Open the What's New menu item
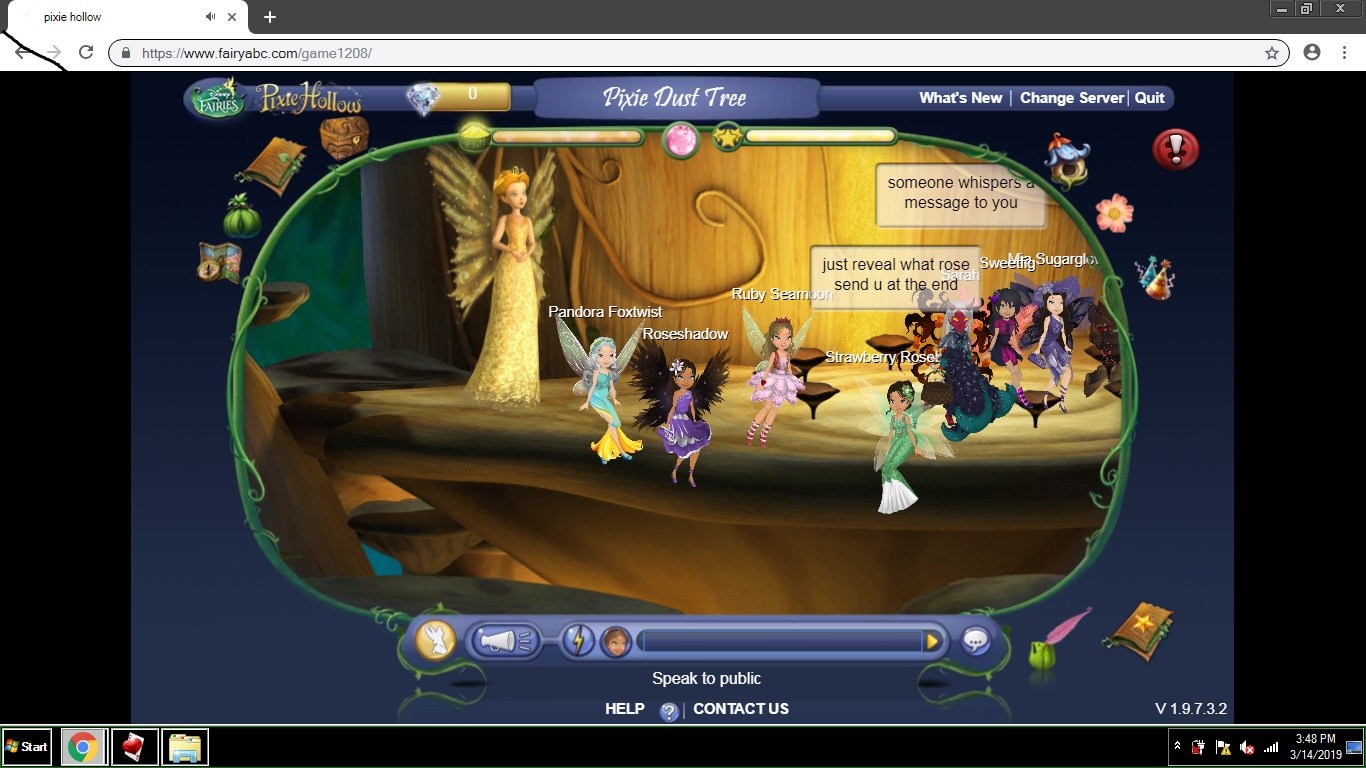The height and width of the screenshot is (768, 1366). pyautogui.click(x=960, y=98)
